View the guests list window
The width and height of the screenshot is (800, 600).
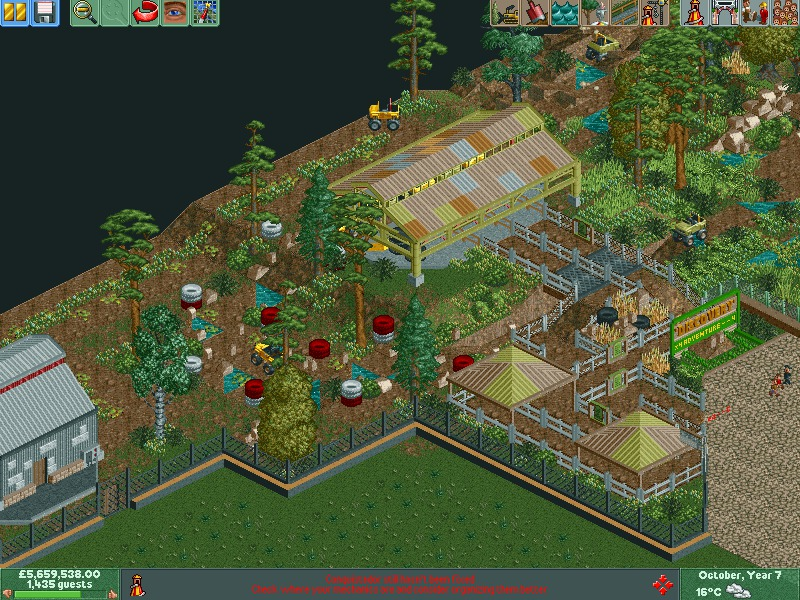click(783, 13)
